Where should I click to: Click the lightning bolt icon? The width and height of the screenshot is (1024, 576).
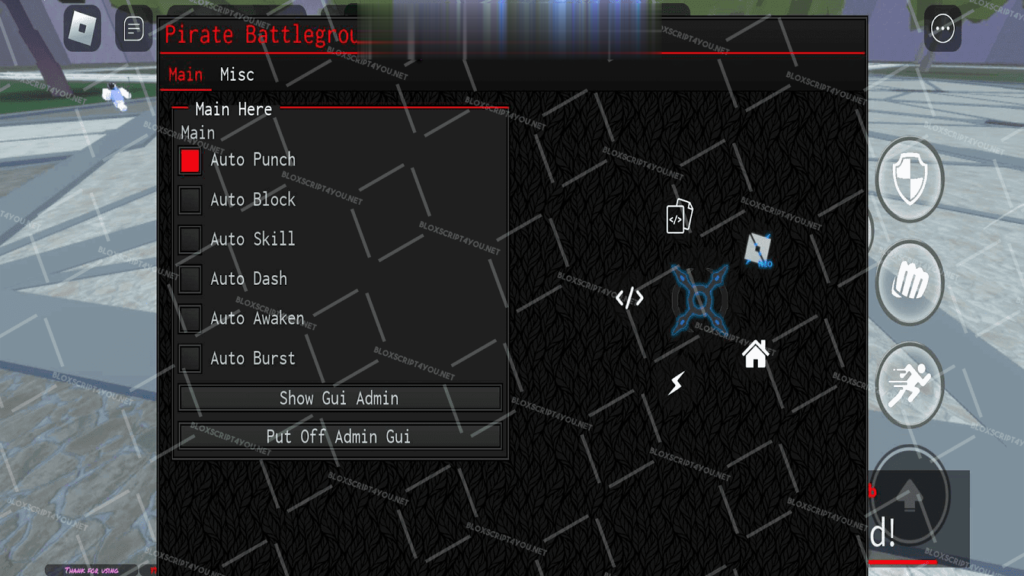[x=677, y=382]
